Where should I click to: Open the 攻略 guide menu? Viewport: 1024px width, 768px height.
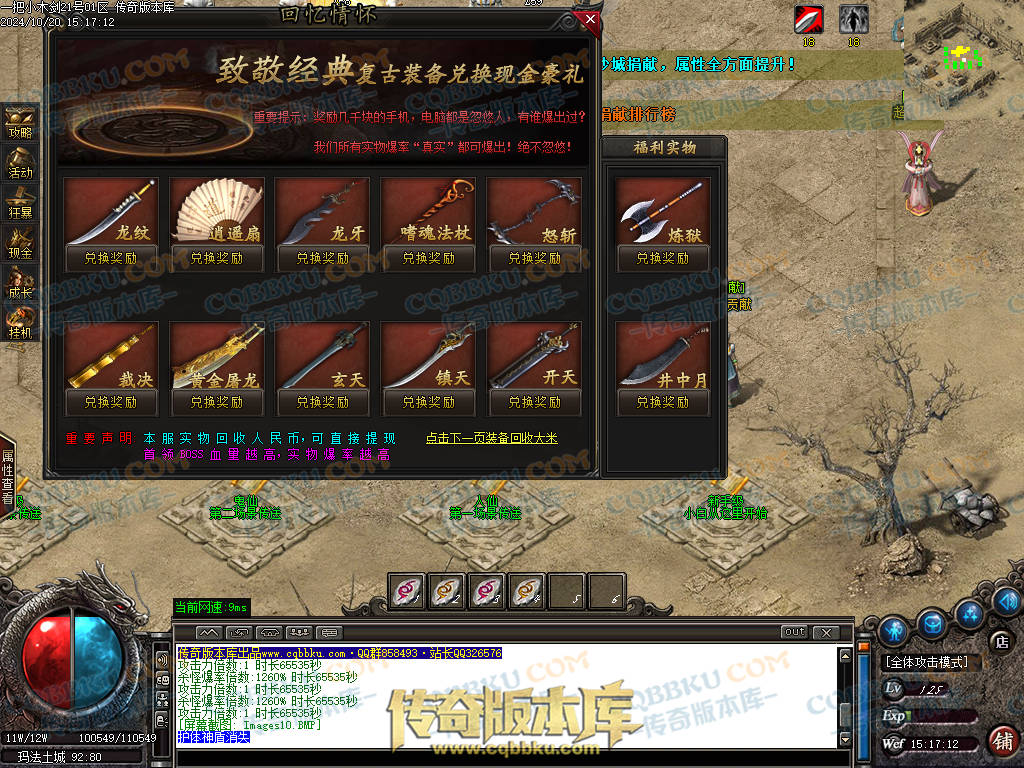pos(20,122)
